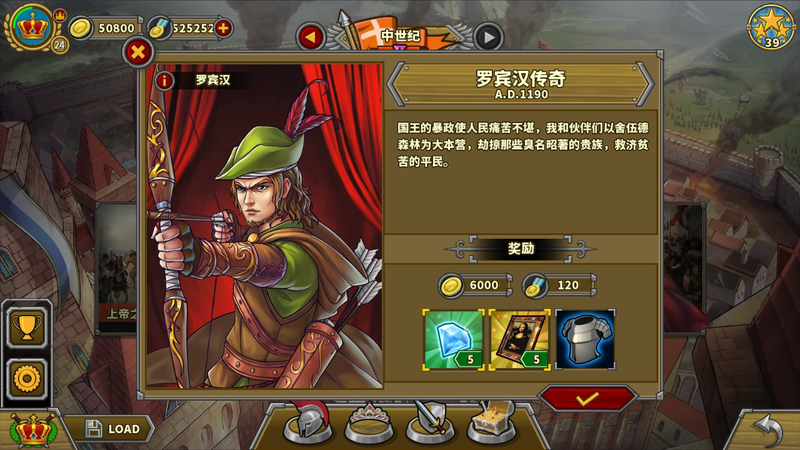Click the winged crown icon

pyautogui.click(x=32, y=429)
